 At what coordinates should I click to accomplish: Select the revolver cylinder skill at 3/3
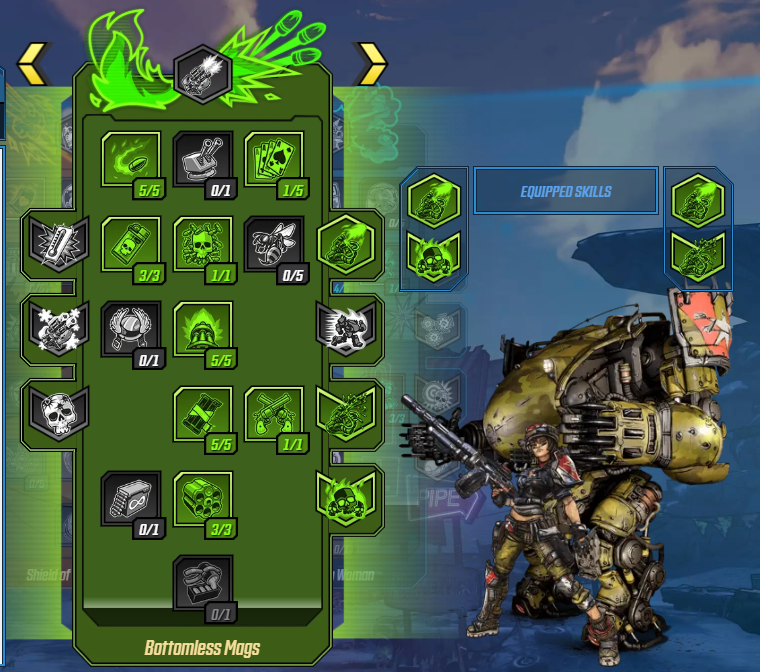203,498
